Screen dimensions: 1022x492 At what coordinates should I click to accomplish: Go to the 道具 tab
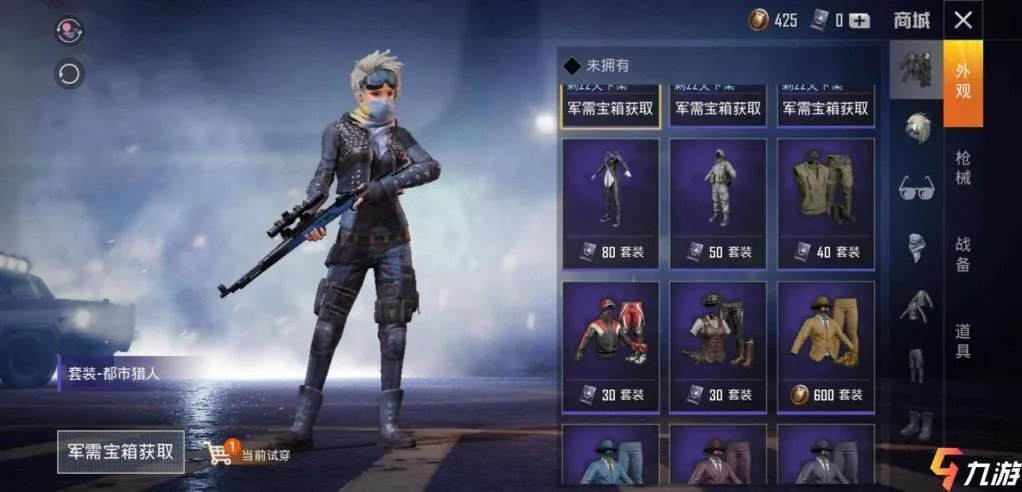pos(962,340)
